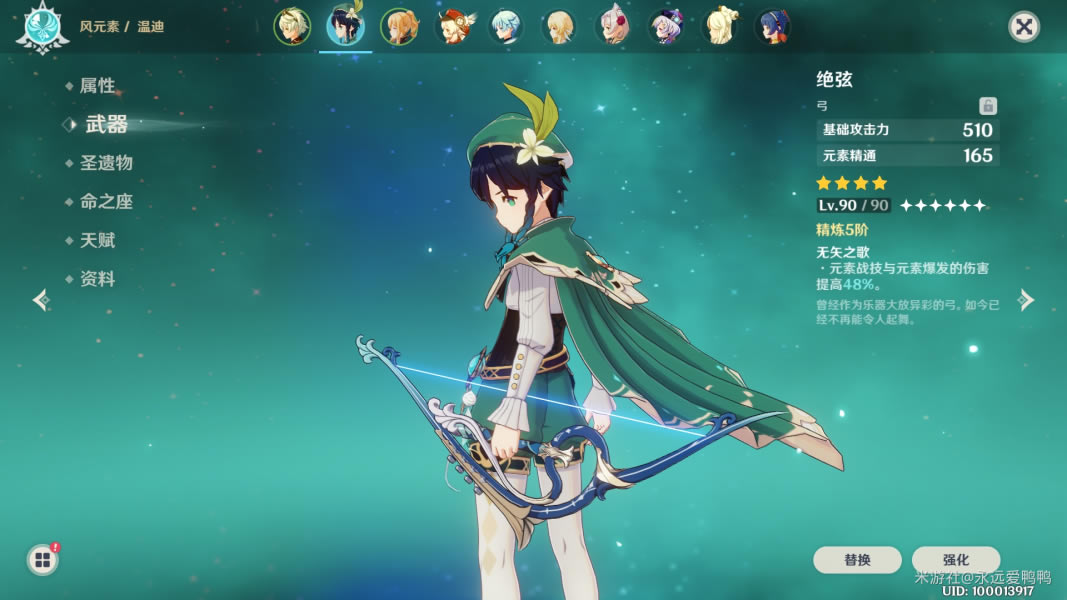Show the 天赋 talents page
This screenshot has height=600, width=1067.
pyautogui.click(x=97, y=241)
